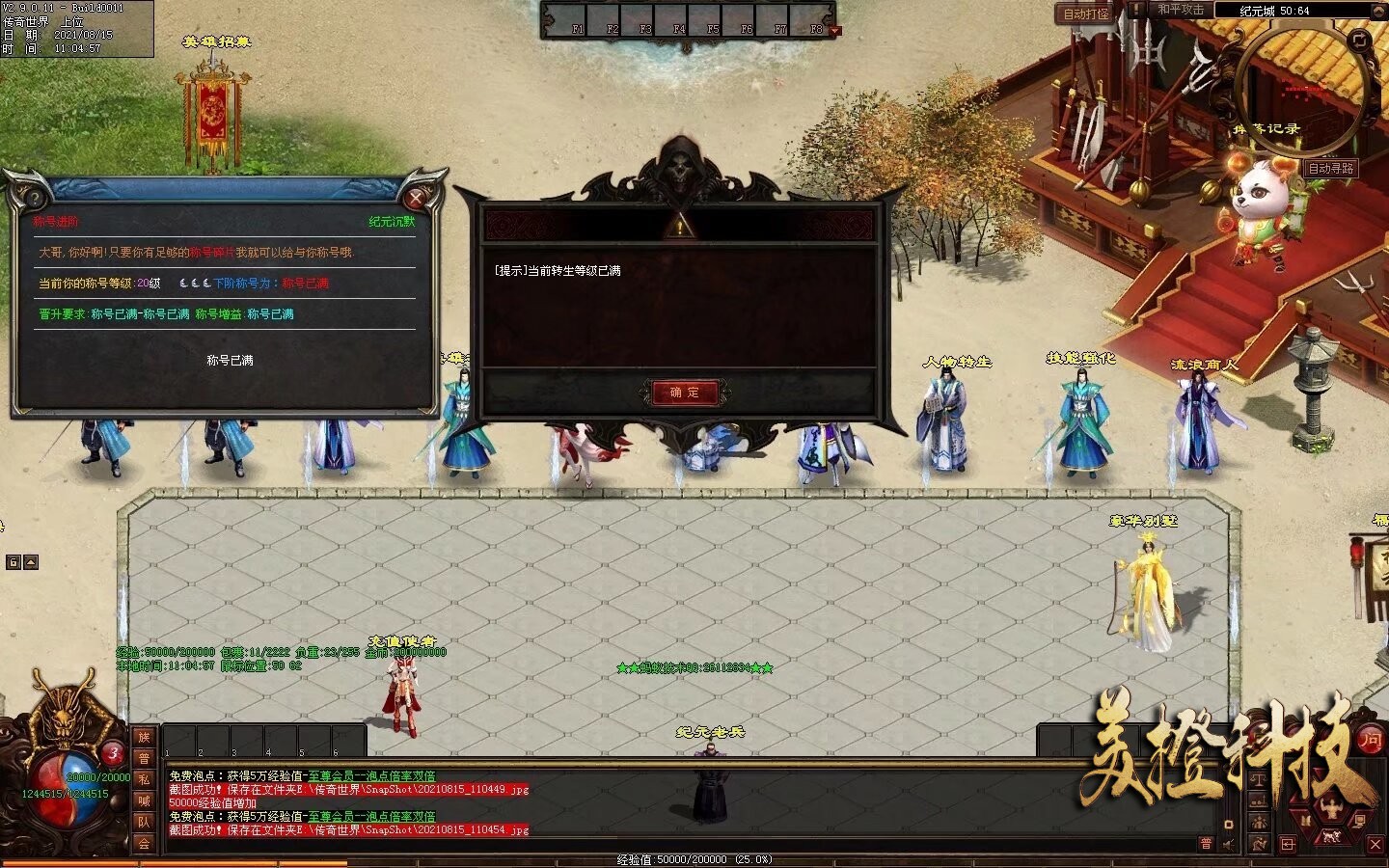This screenshot has width=1389, height=868.
Task: Expand the F-key skill bar arrow
Action: coord(835,31)
